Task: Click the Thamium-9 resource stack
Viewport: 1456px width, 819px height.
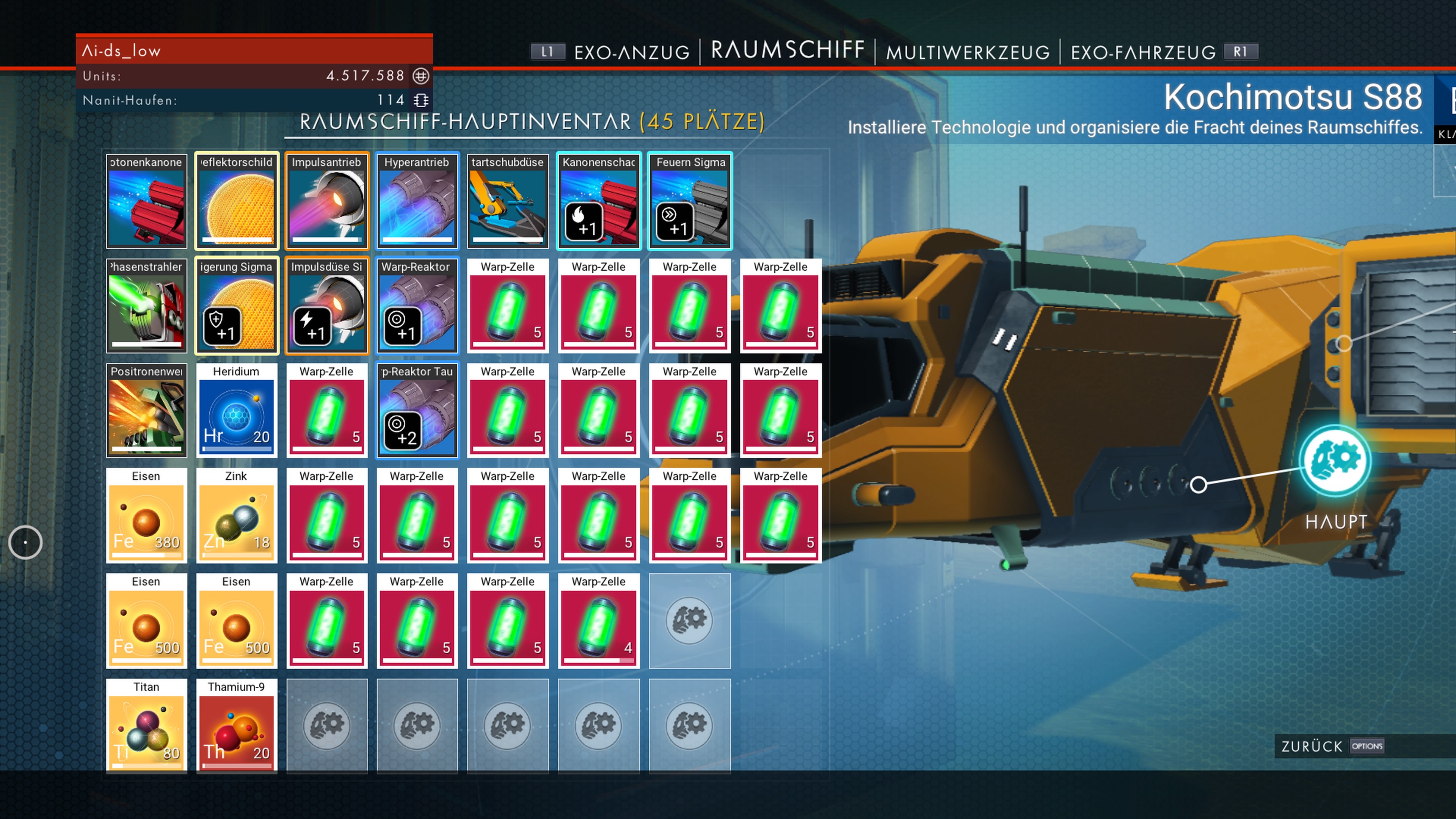Action: pyautogui.click(x=236, y=726)
